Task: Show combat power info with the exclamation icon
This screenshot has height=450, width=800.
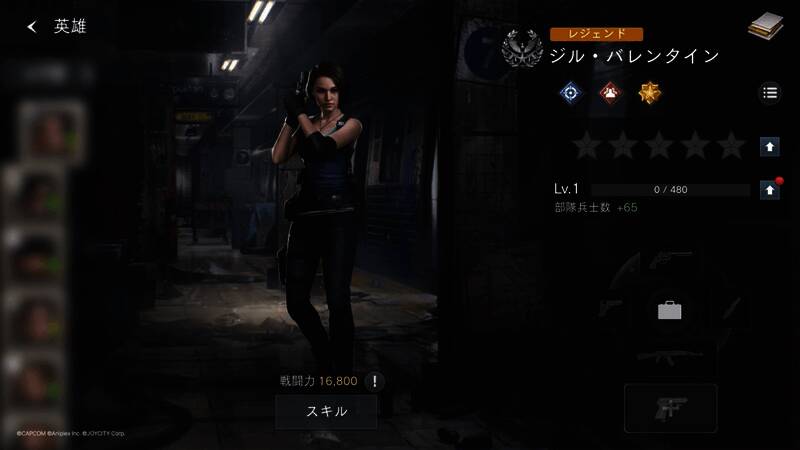Action: tap(374, 381)
